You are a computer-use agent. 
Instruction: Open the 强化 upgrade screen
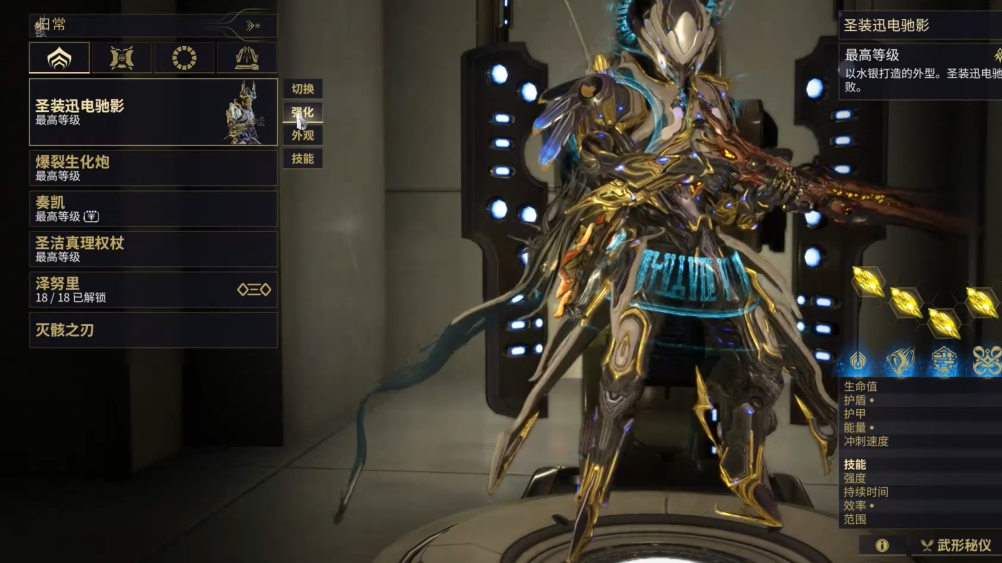point(302,112)
